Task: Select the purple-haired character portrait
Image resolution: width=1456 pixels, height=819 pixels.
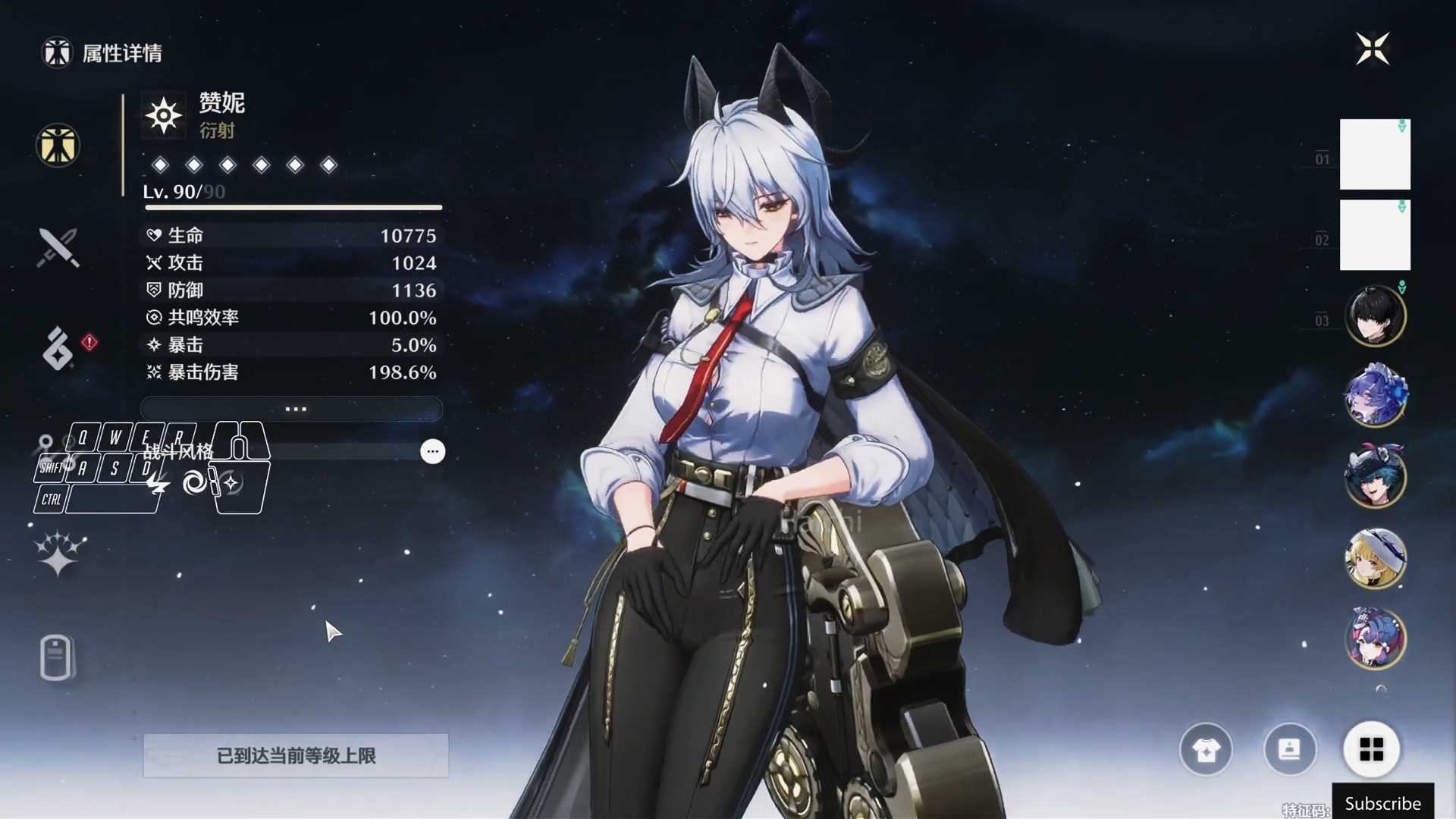Action: point(1374,396)
